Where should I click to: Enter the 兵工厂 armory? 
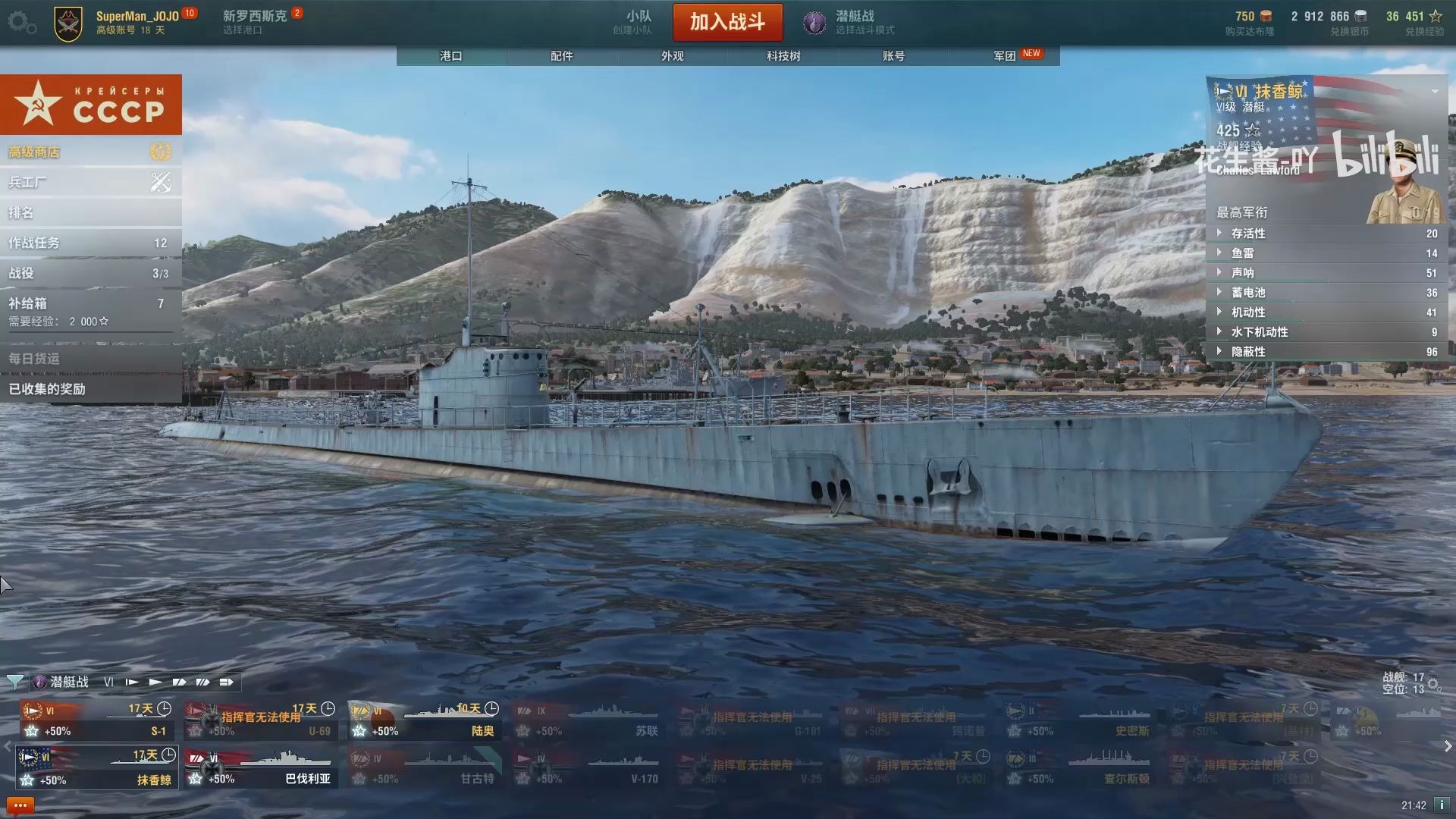[90, 182]
